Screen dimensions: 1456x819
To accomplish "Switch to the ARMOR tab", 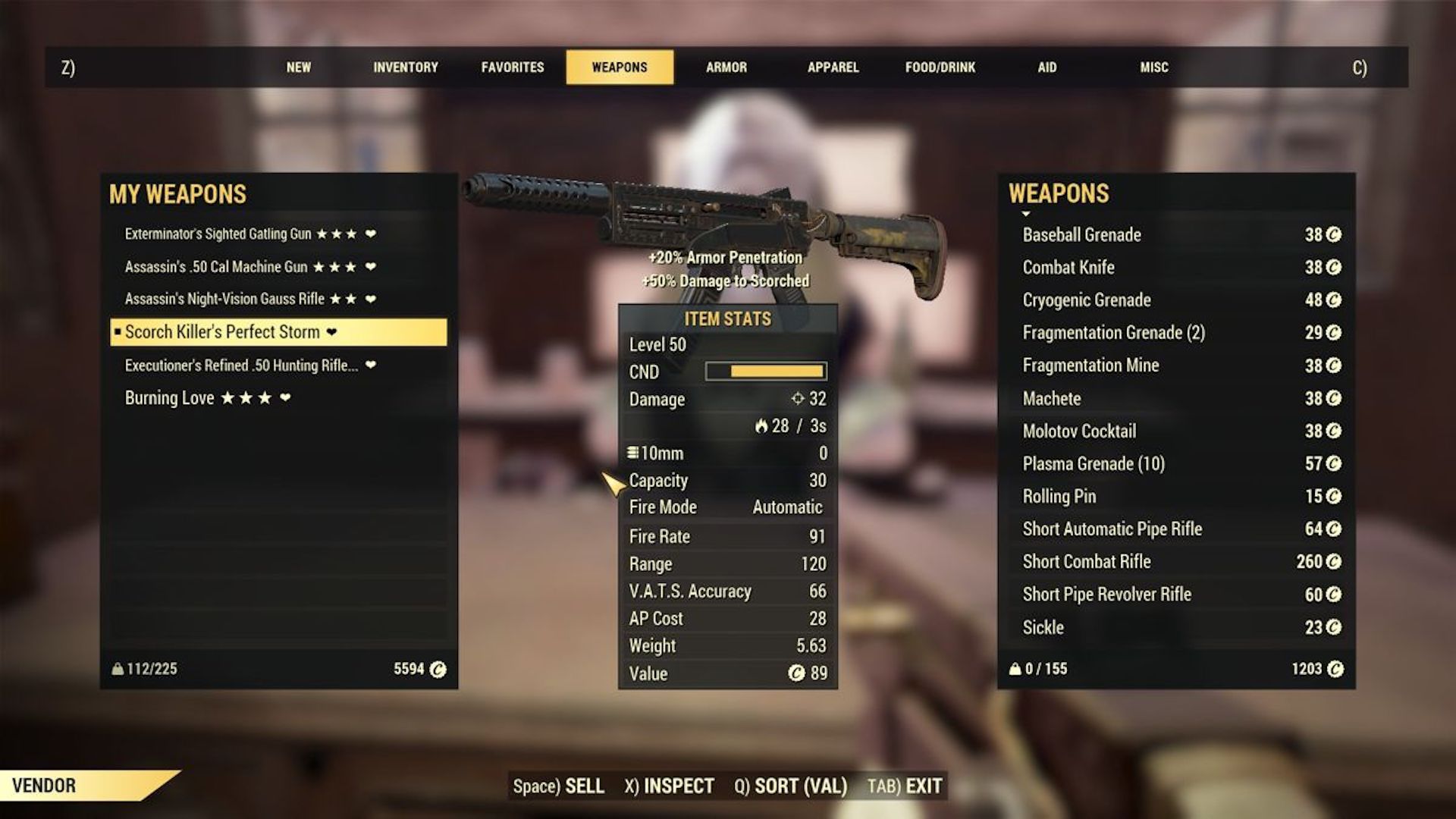I will [726, 67].
